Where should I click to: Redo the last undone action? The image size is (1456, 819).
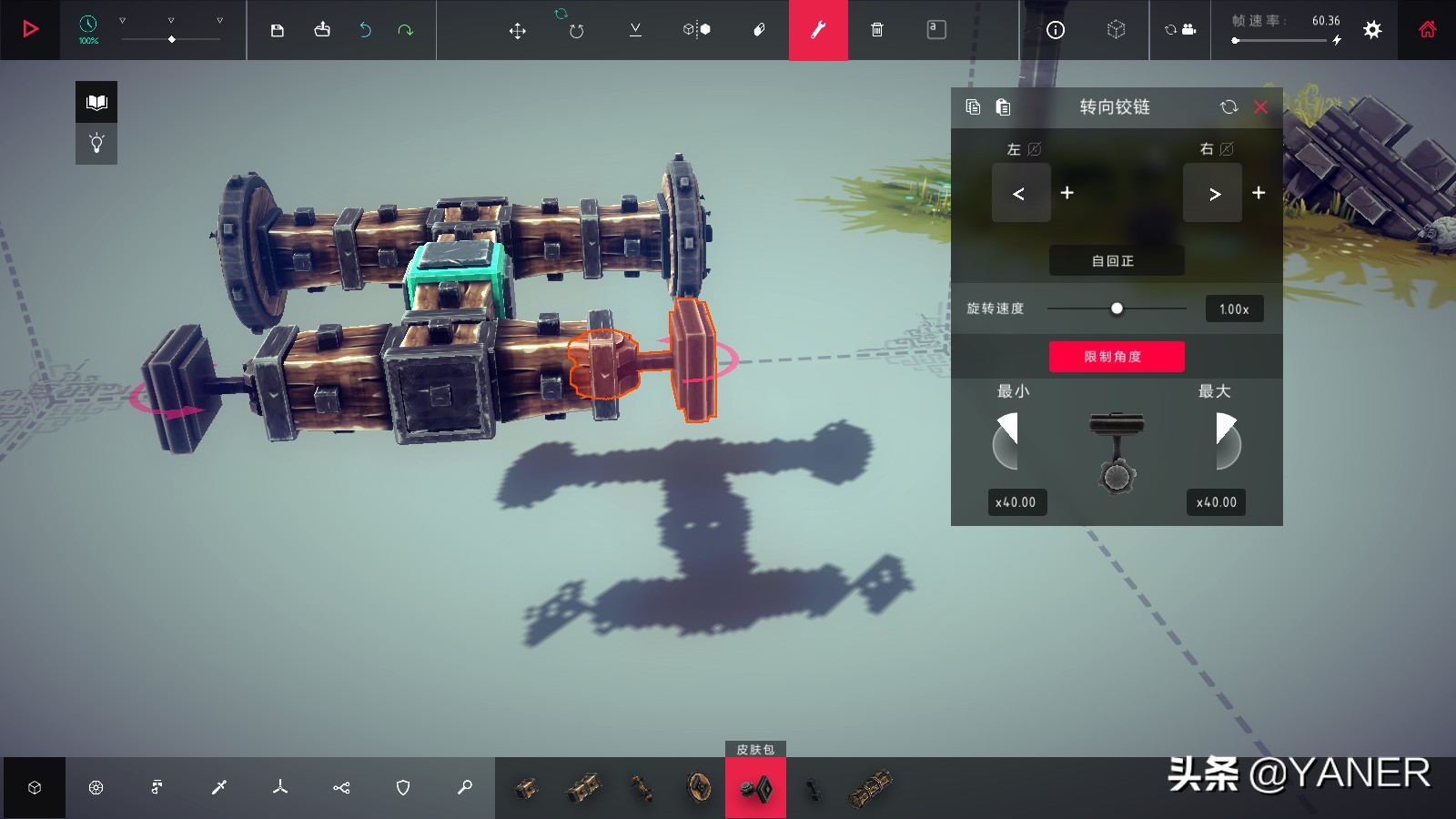(405, 30)
